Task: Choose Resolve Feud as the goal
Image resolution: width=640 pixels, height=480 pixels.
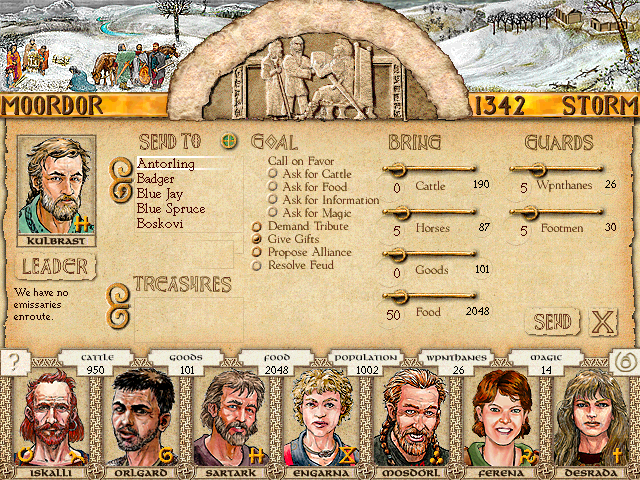Action: click(258, 265)
